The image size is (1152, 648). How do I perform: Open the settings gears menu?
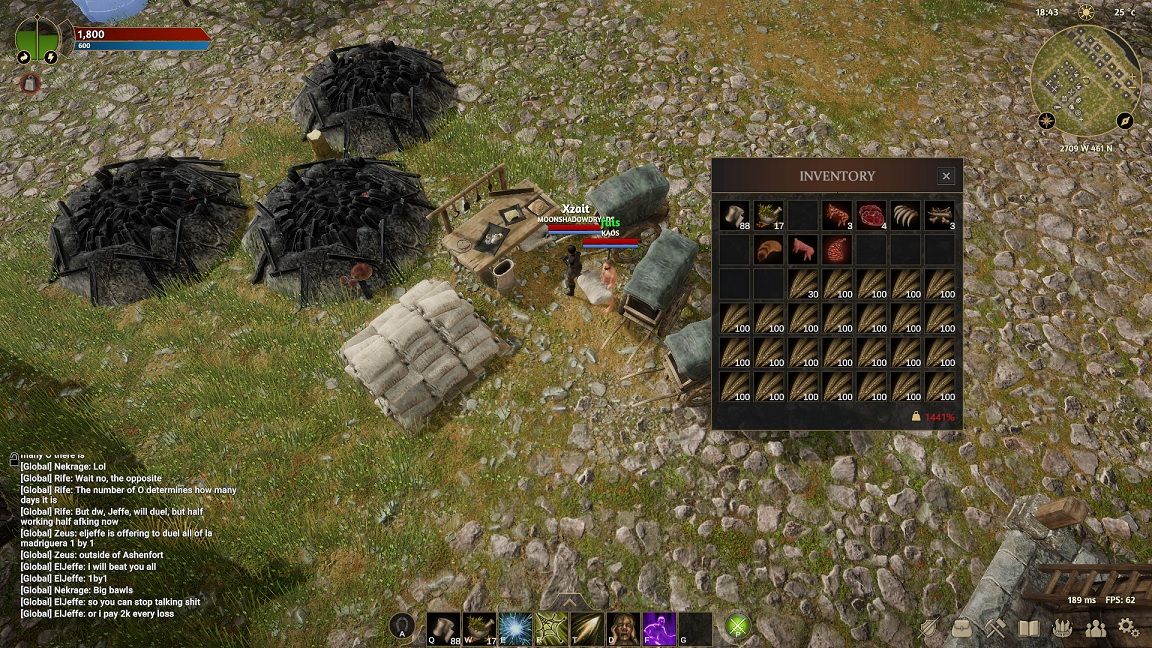(1128, 628)
